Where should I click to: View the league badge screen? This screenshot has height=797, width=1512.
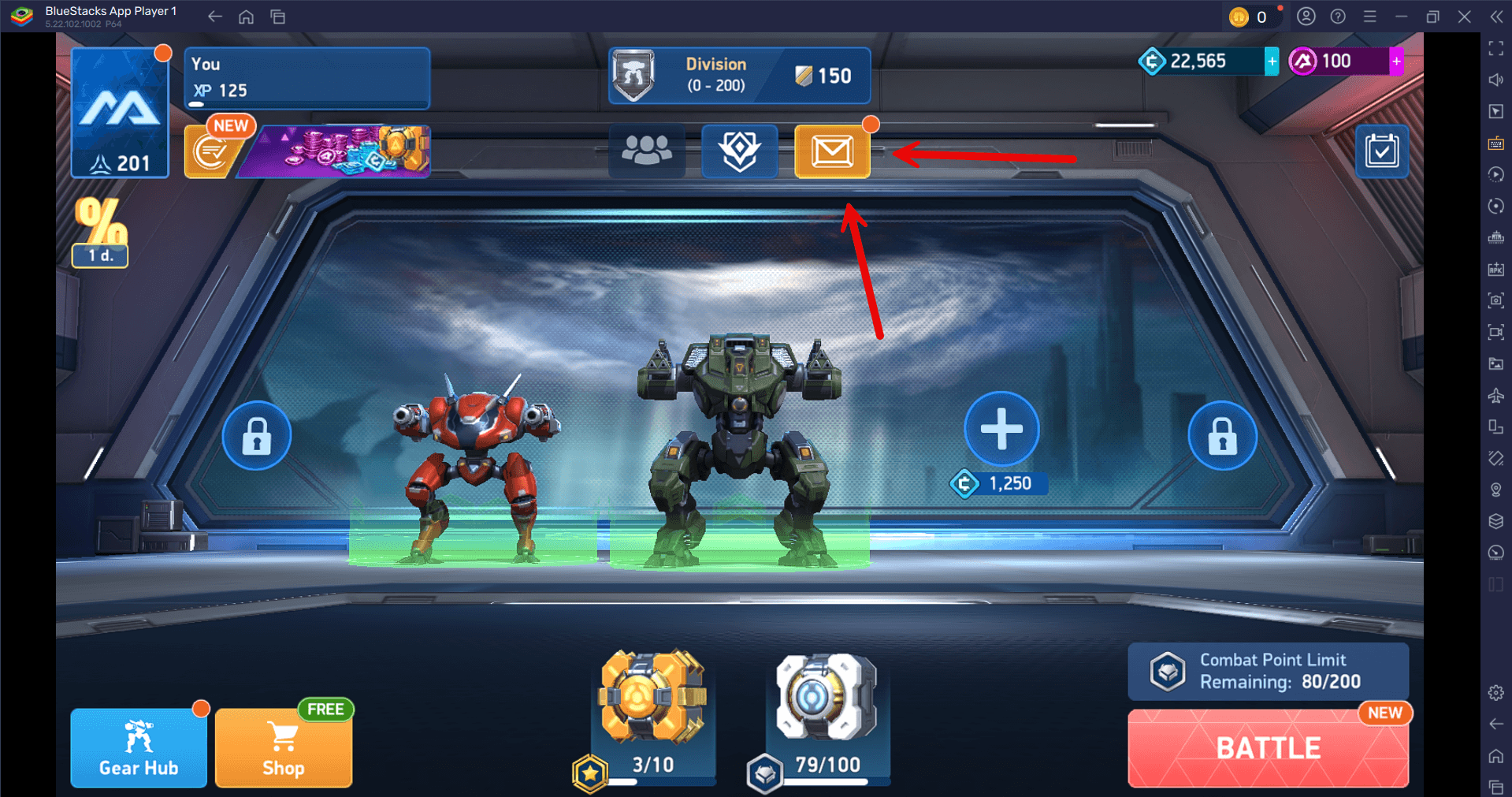coord(739,151)
